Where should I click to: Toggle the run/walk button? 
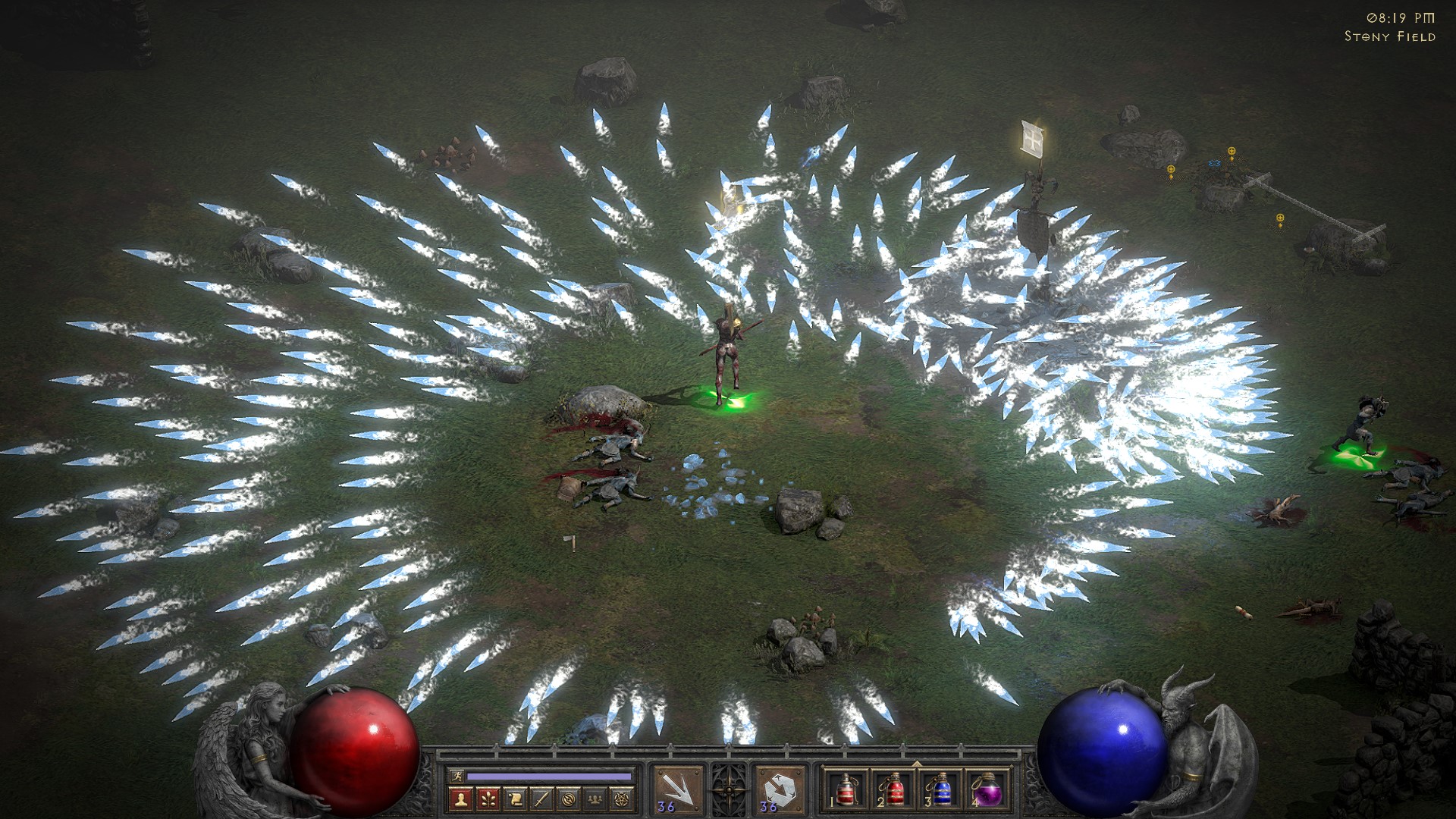[x=456, y=777]
